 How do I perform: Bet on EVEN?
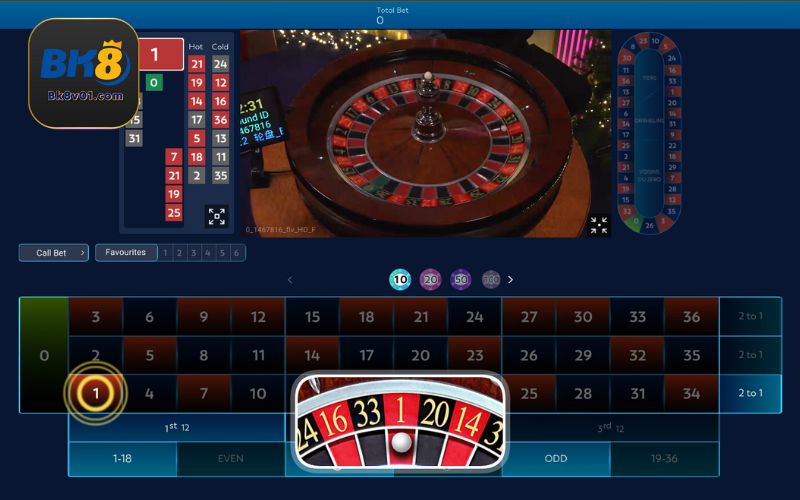(231, 459)
